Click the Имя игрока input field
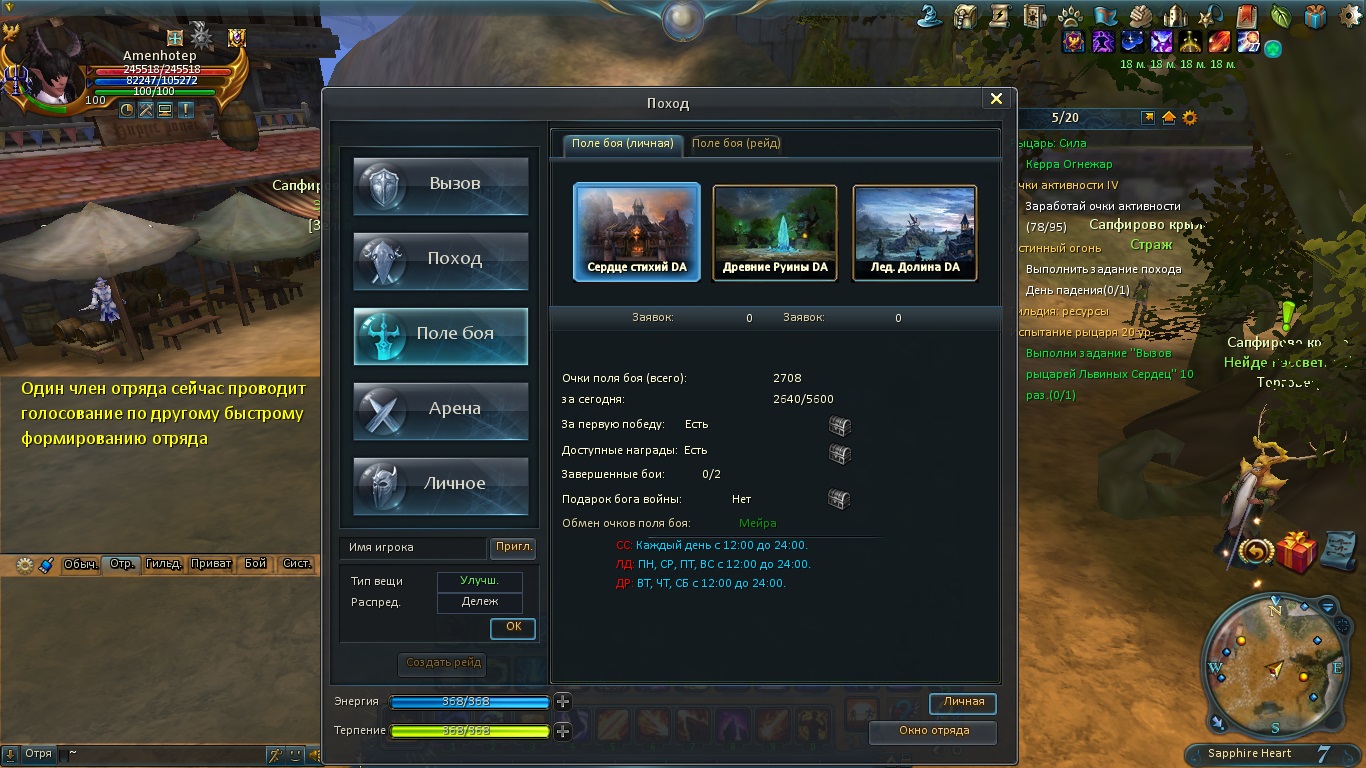Screen dimensions: 1366x768 point(412,548)
